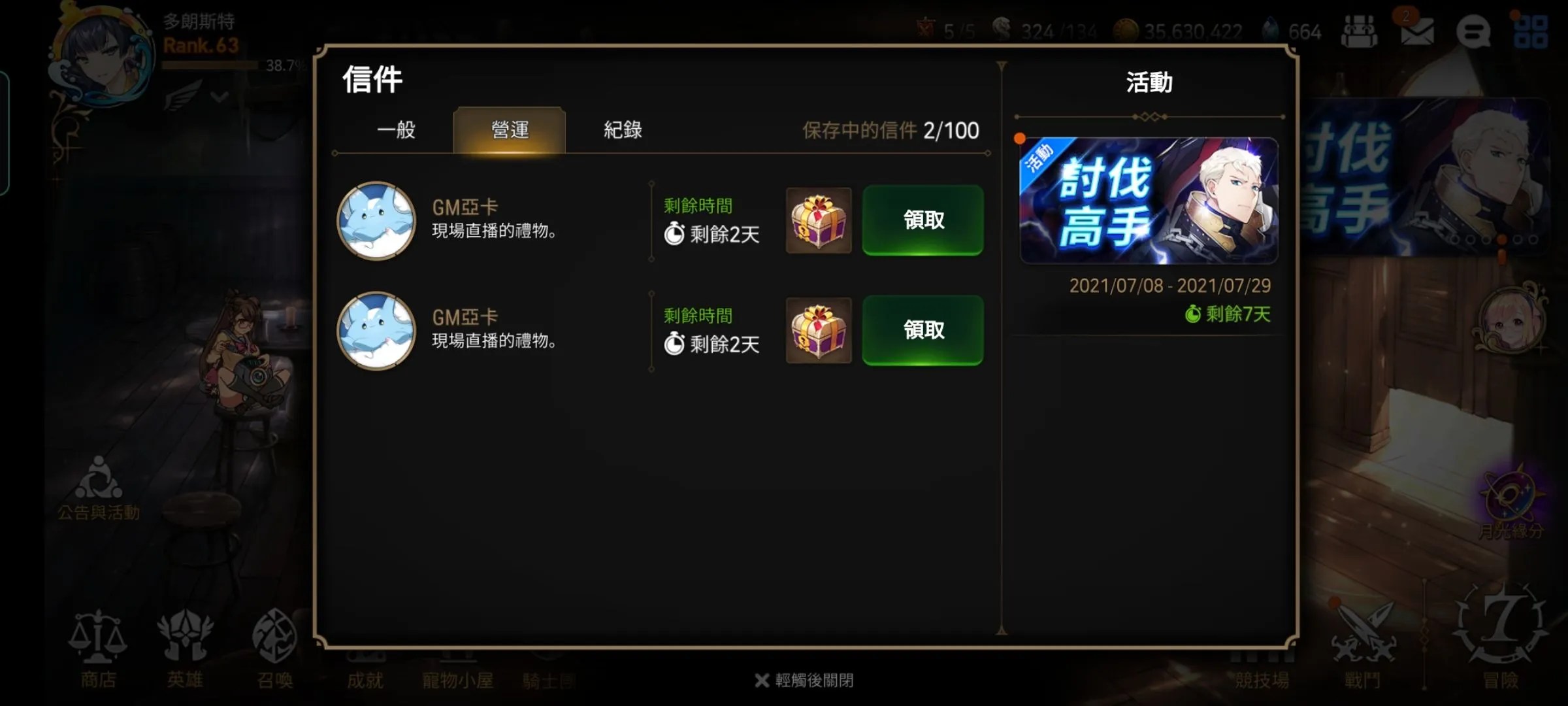The height and width of the screenshot is (706, 1568).
Task: Claim the first GM亞卡 gift with 領取
Action: point(922,221)
